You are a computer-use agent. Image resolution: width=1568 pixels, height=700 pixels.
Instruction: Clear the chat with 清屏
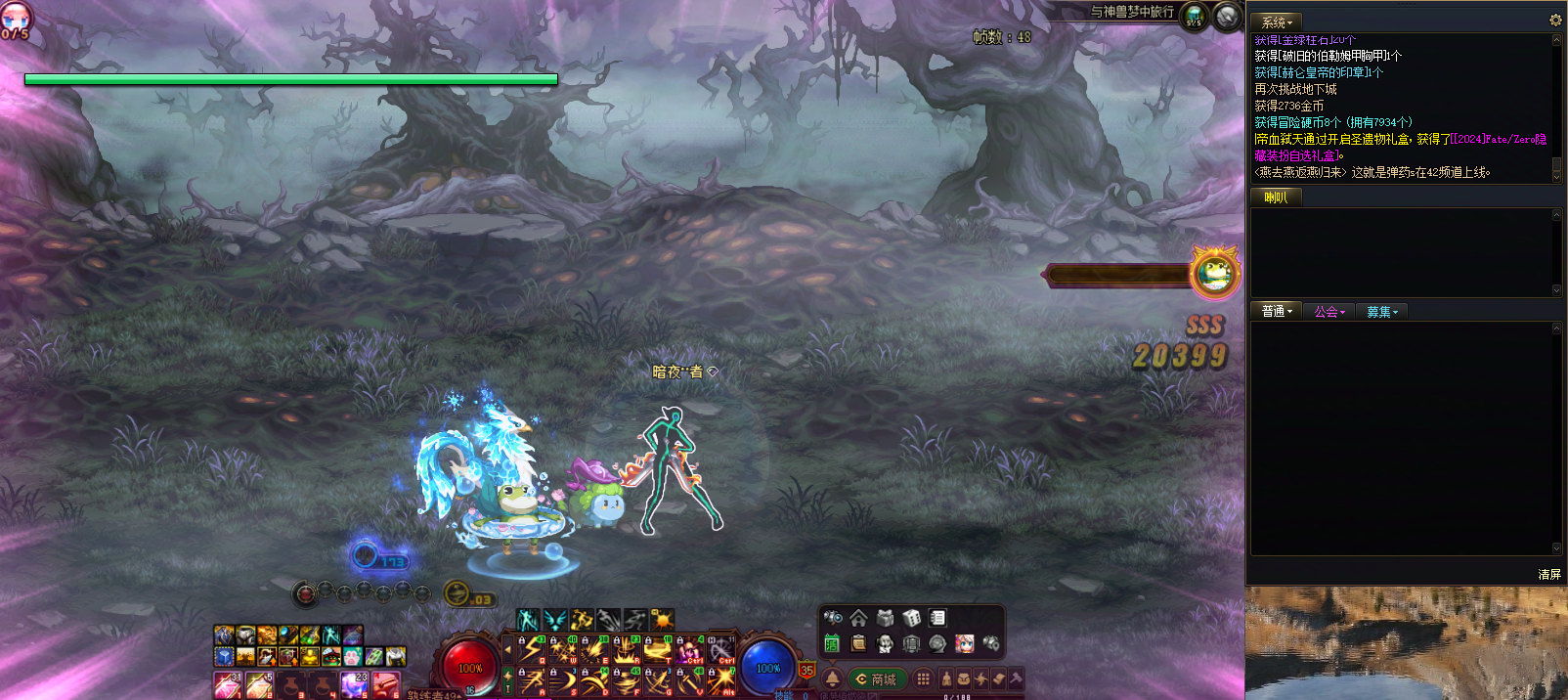click(x=1549, y=574)
